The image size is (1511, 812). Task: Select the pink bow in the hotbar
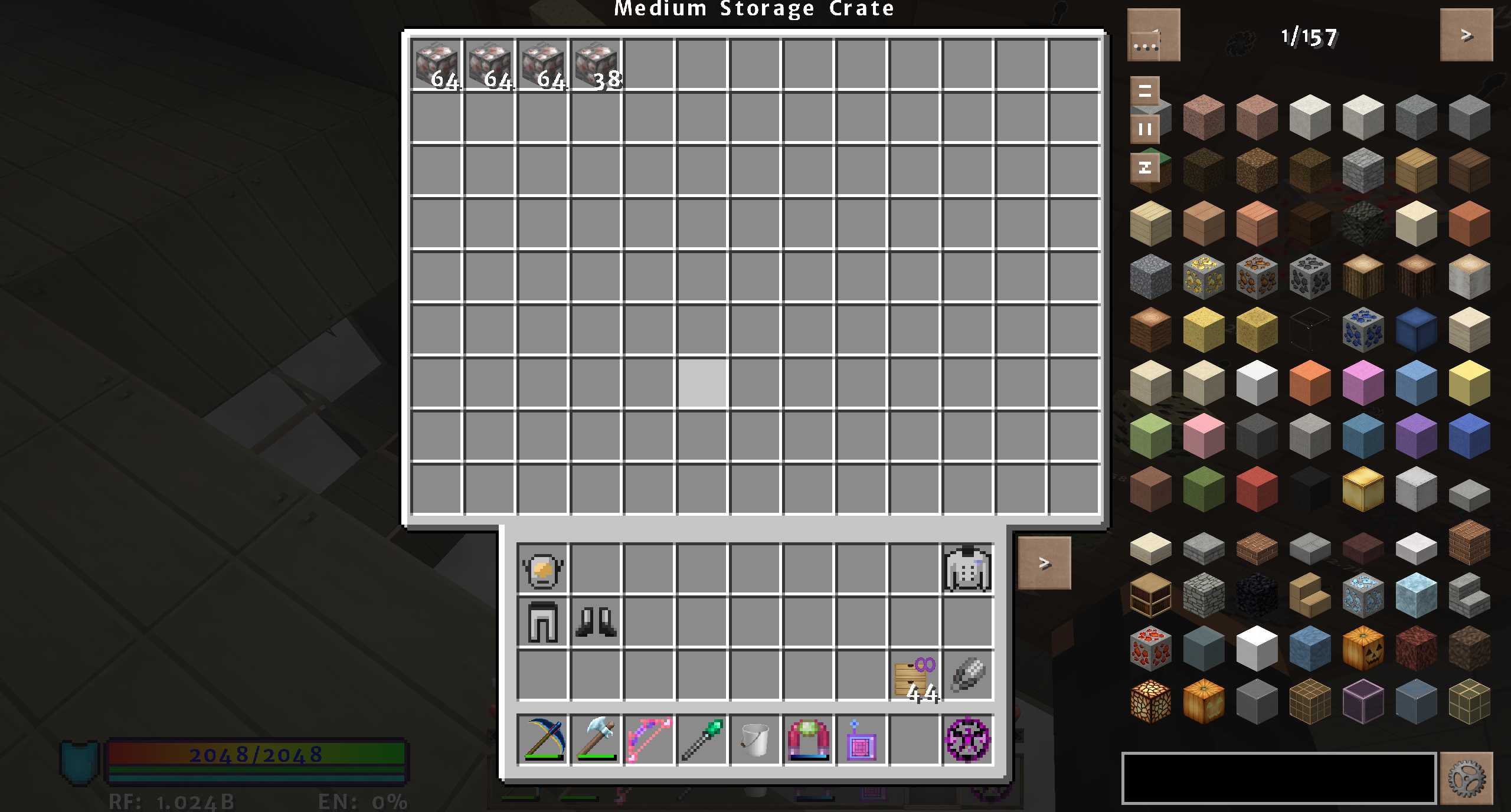(x=649, y=739)
